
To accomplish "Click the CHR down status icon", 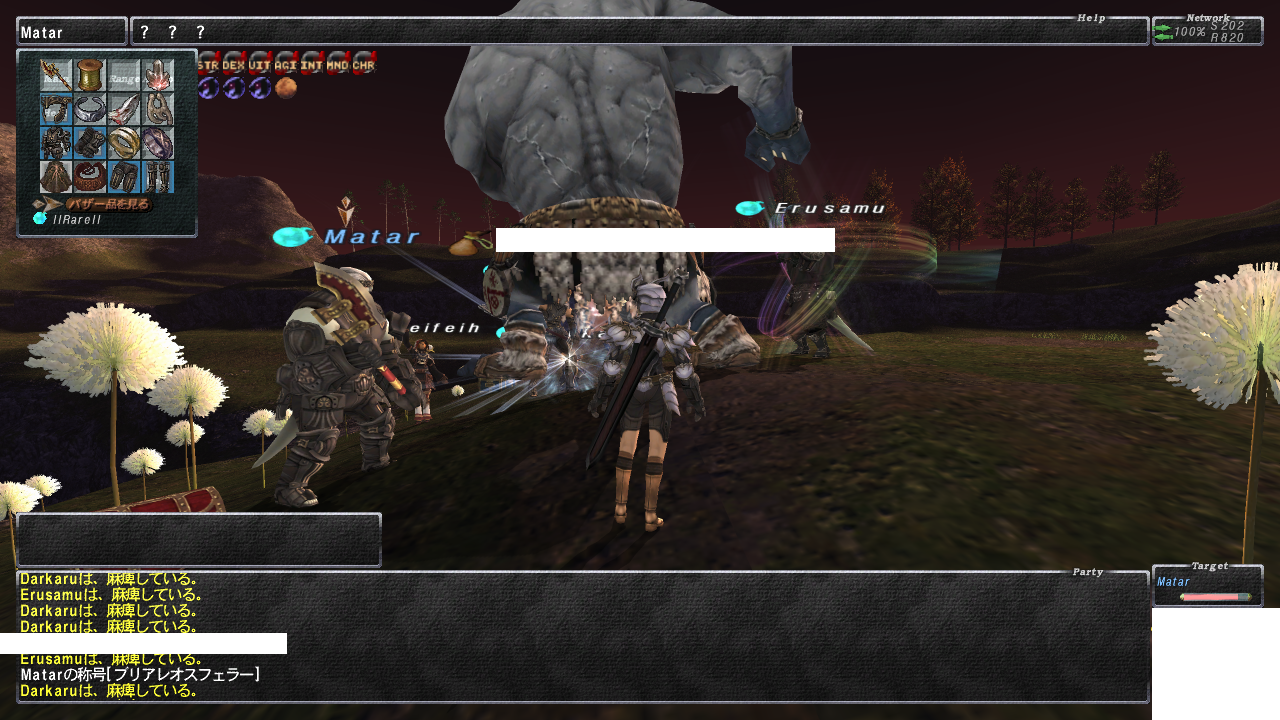I will [364, 63].
